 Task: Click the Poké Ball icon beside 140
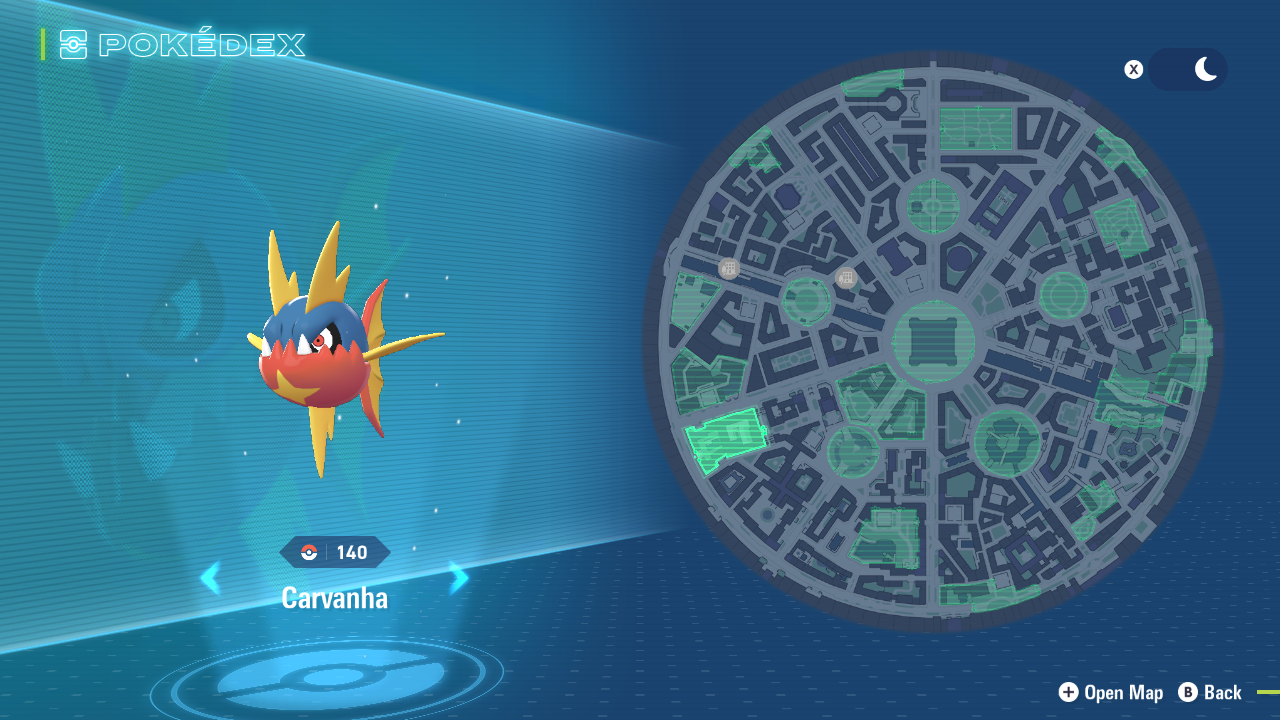311,552
